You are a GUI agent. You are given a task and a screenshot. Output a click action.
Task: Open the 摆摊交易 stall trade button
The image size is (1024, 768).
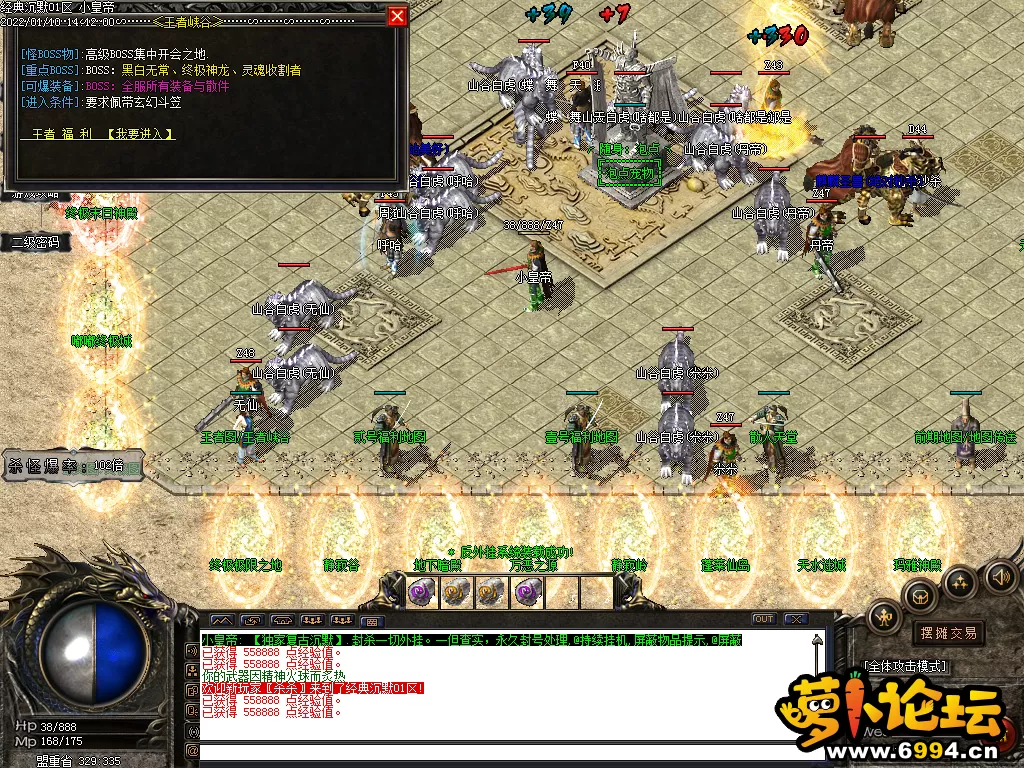pyautogui.click(x=948, y=633)
